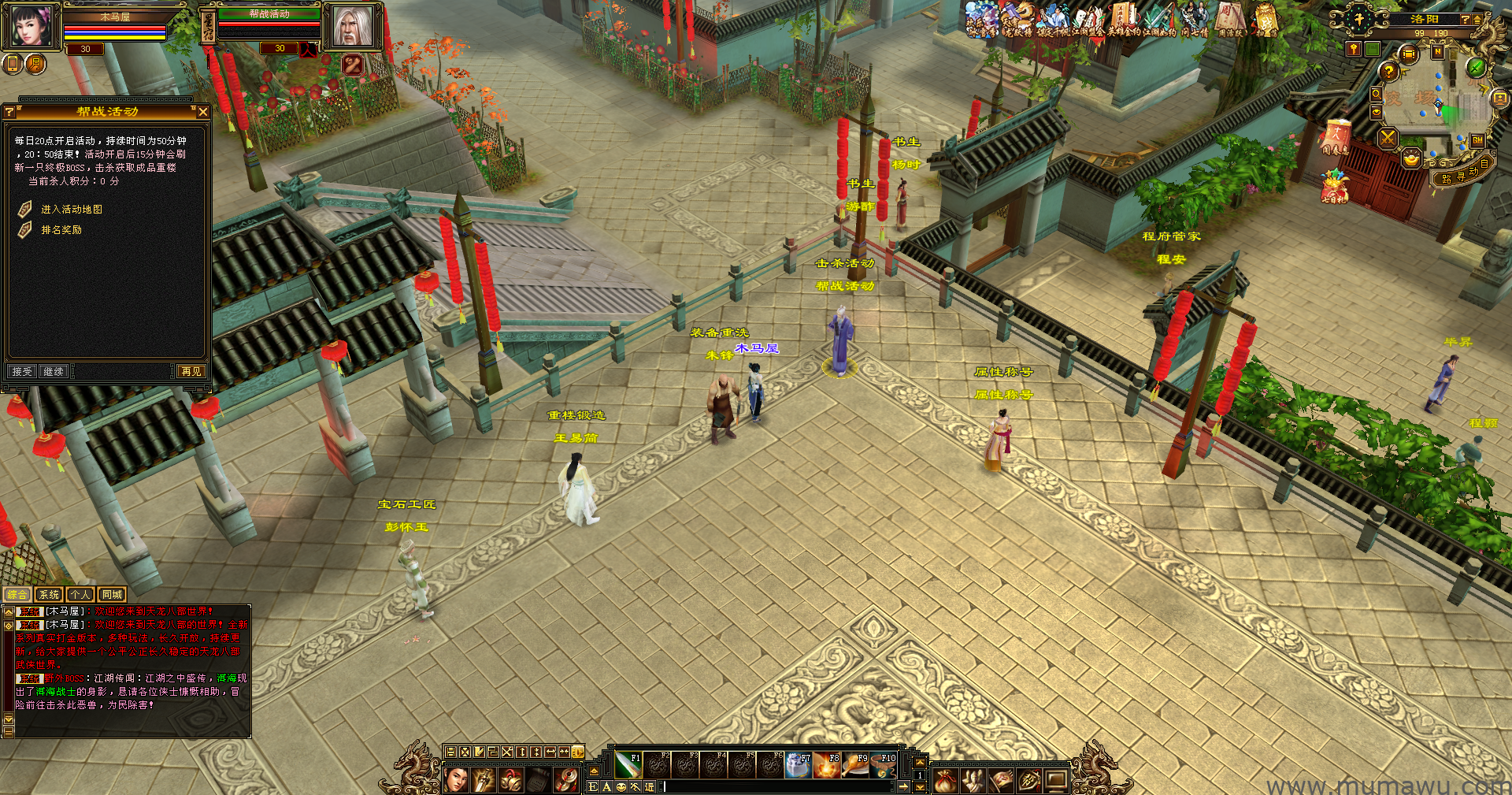1512x795 pixels.
Task: Click the chat text input field
Action: (x=780, y=786)
